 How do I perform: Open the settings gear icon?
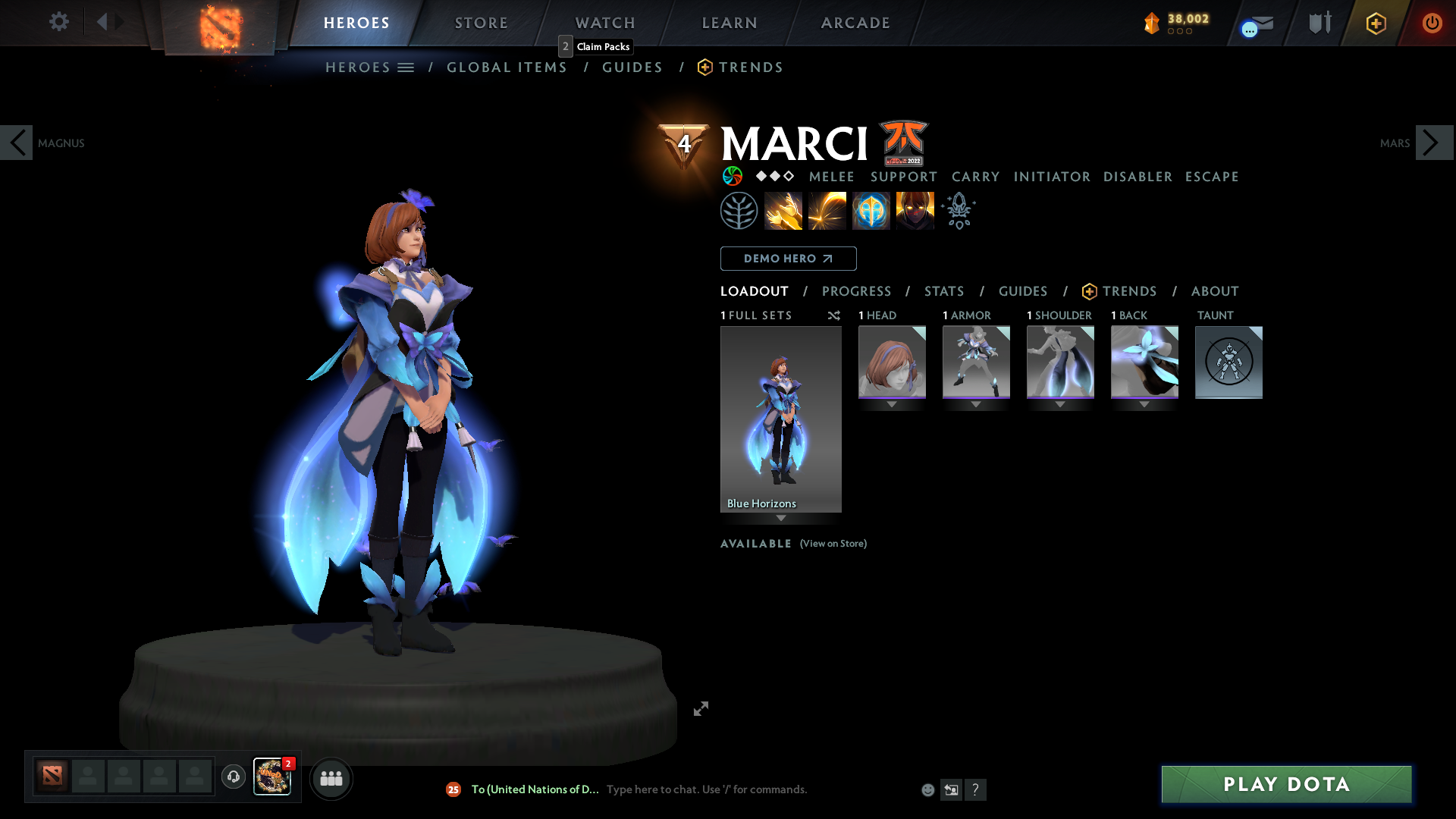point(58,22)
